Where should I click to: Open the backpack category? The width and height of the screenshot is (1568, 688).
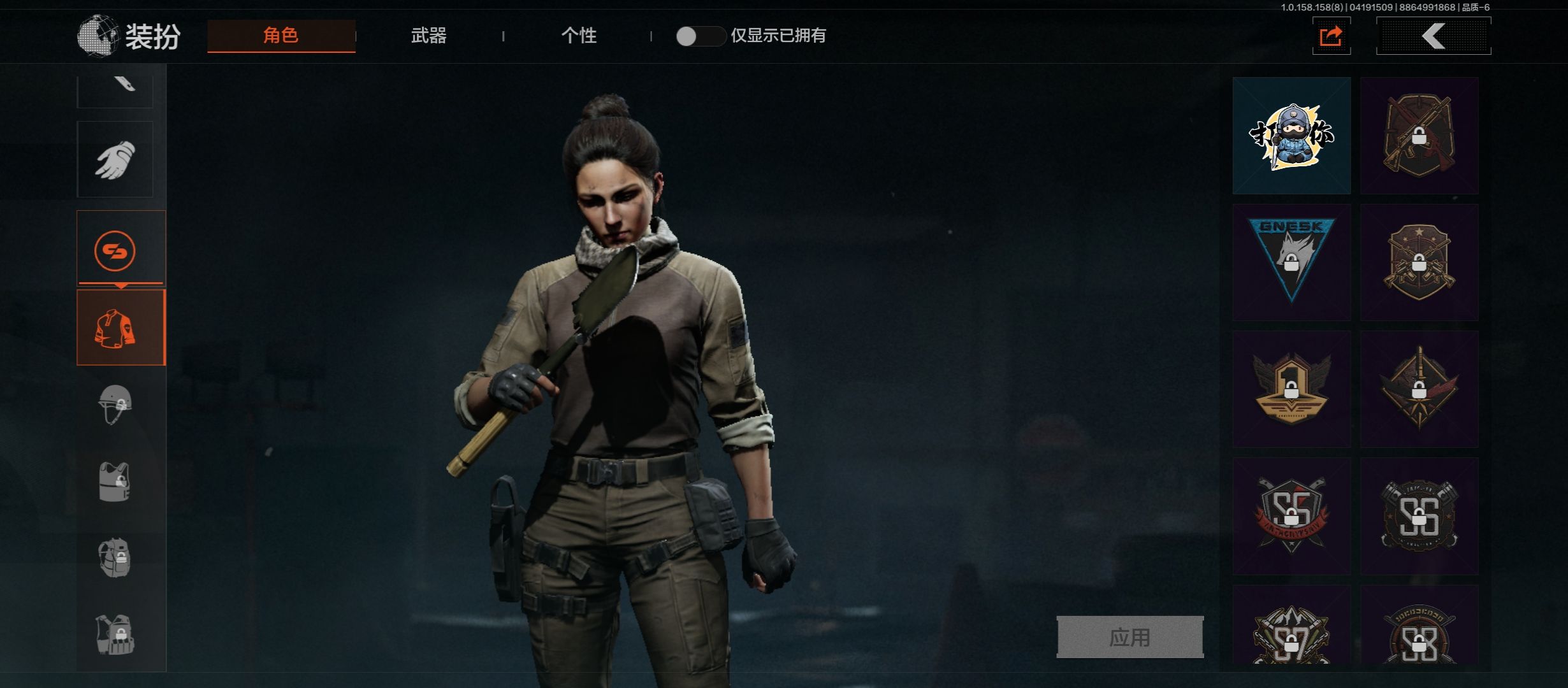pos(115,558)
